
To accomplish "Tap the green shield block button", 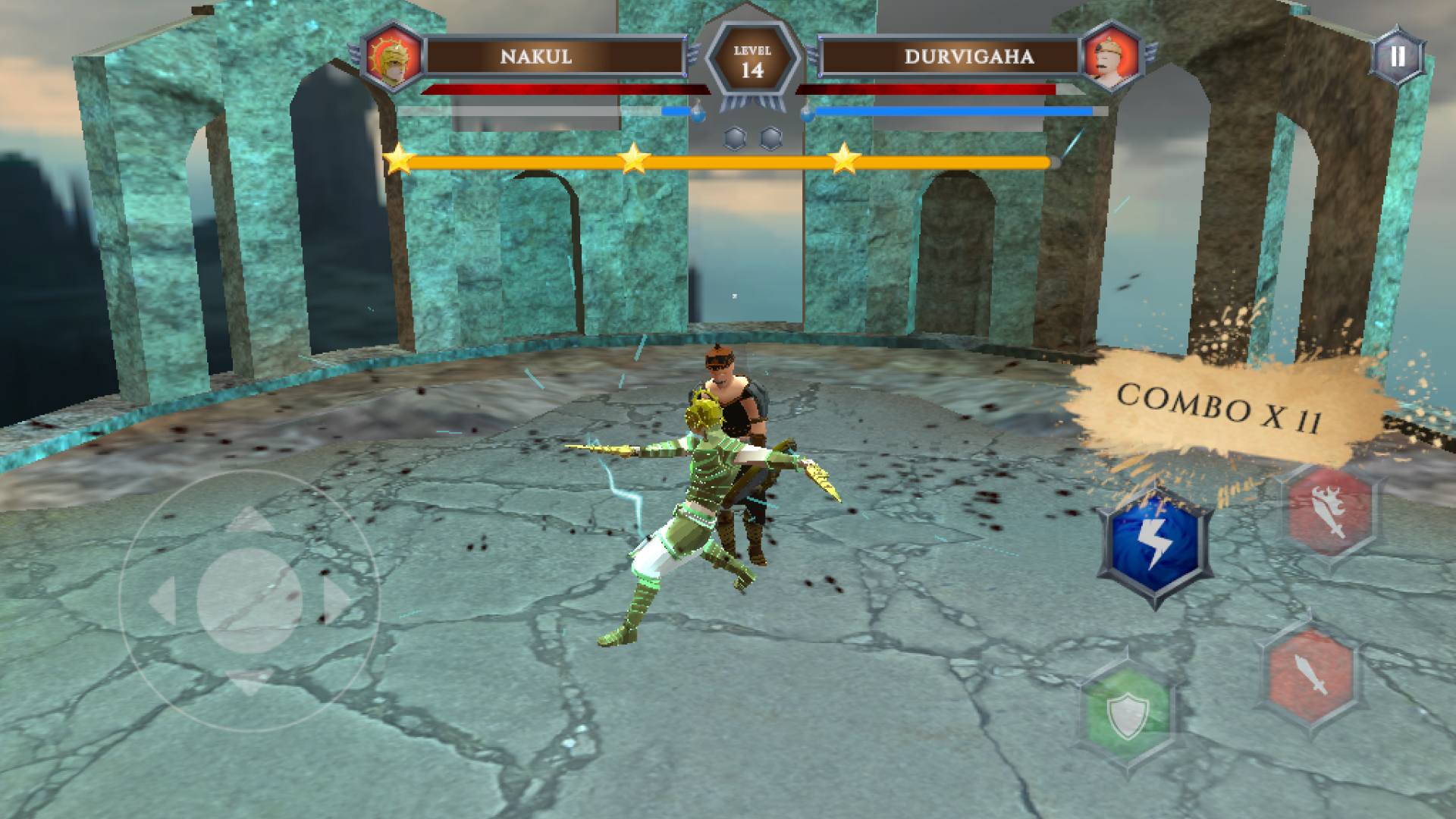I will coord(1128,714).
